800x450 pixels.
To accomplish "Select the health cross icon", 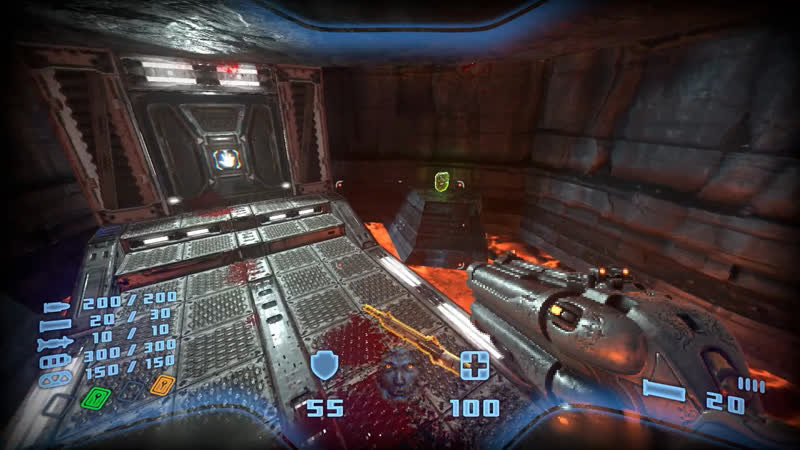I will point(473,366).
